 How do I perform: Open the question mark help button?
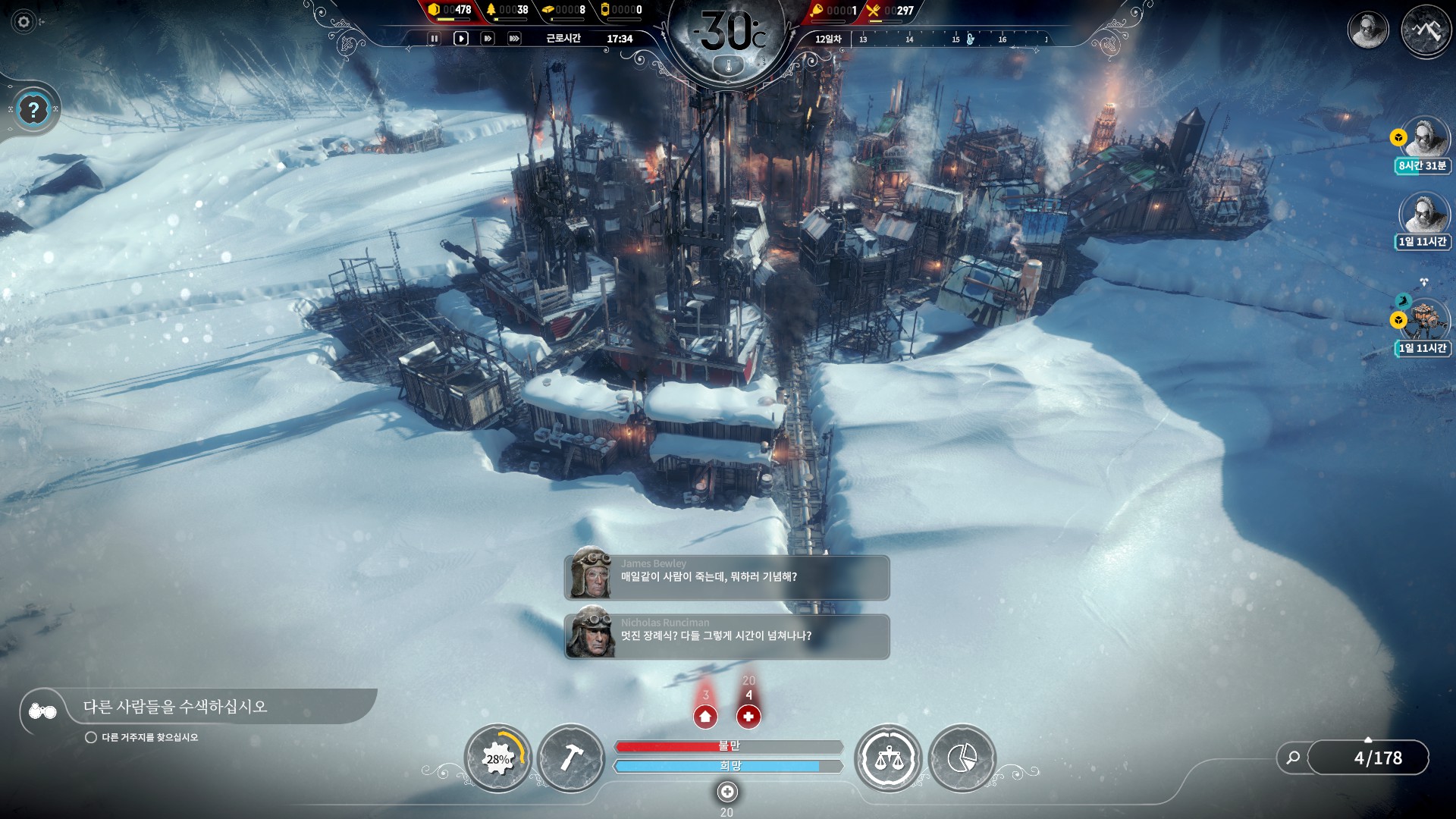point(33,111)
